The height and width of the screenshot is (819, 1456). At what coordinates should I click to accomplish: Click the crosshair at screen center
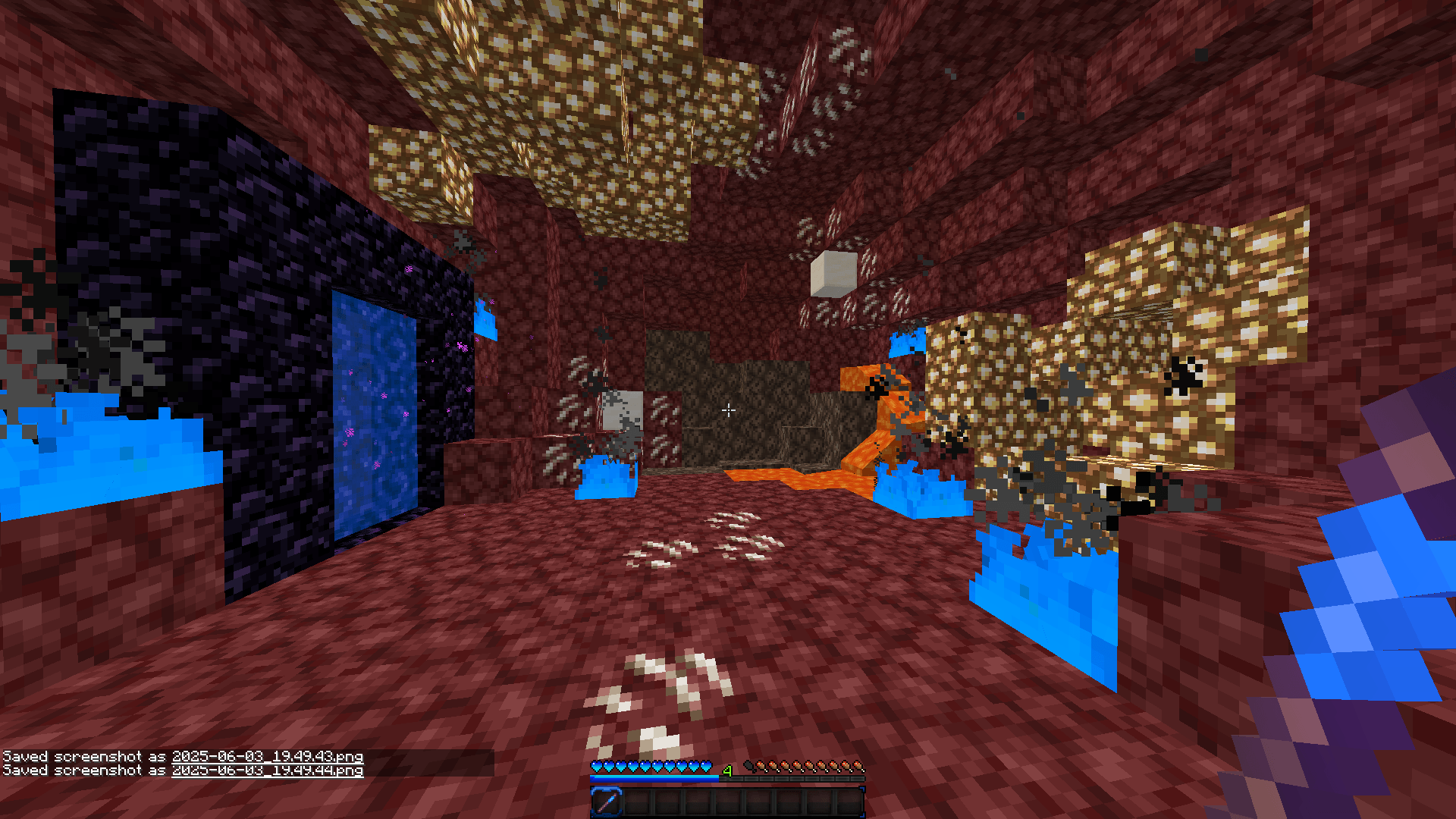tap(728, 409)
